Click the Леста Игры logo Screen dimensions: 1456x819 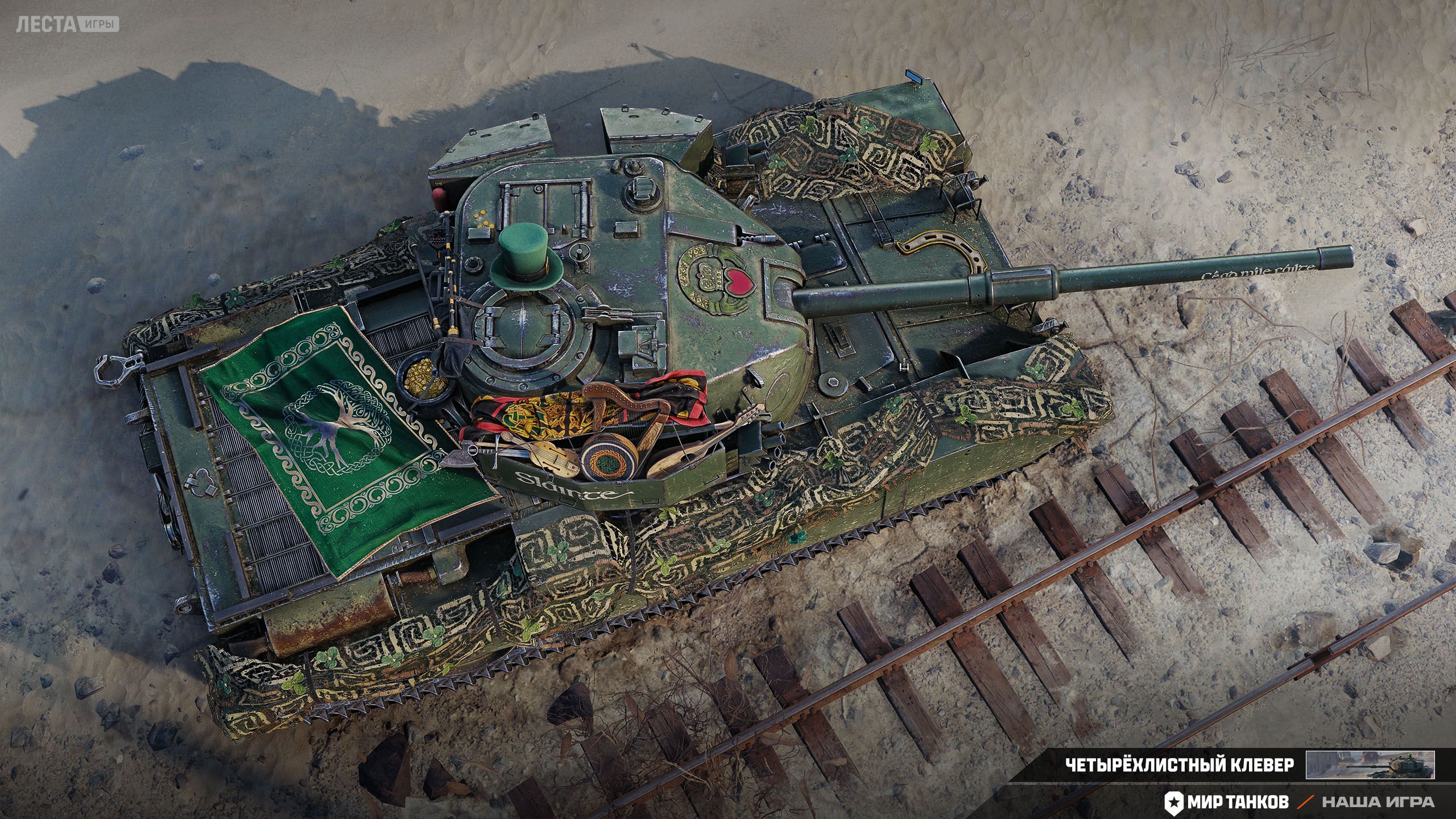click(x=67, y=24)
